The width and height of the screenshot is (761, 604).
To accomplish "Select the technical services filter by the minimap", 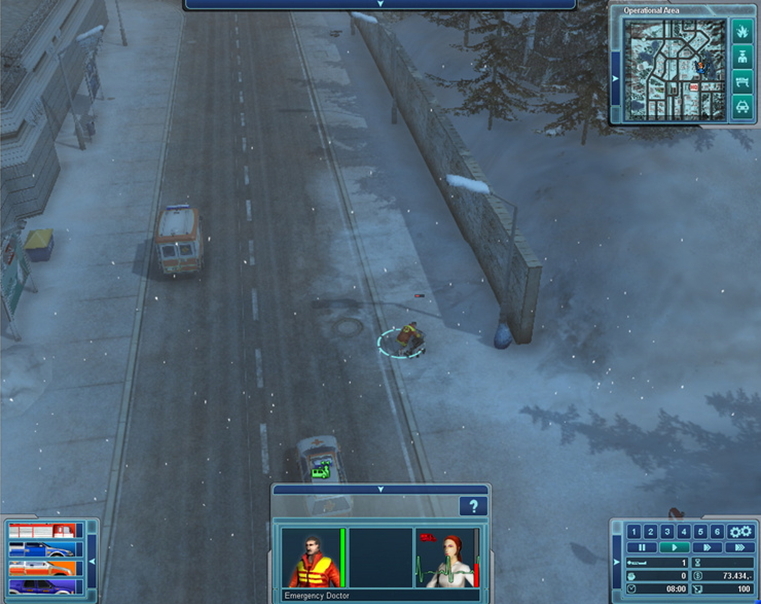I will 742,81.
